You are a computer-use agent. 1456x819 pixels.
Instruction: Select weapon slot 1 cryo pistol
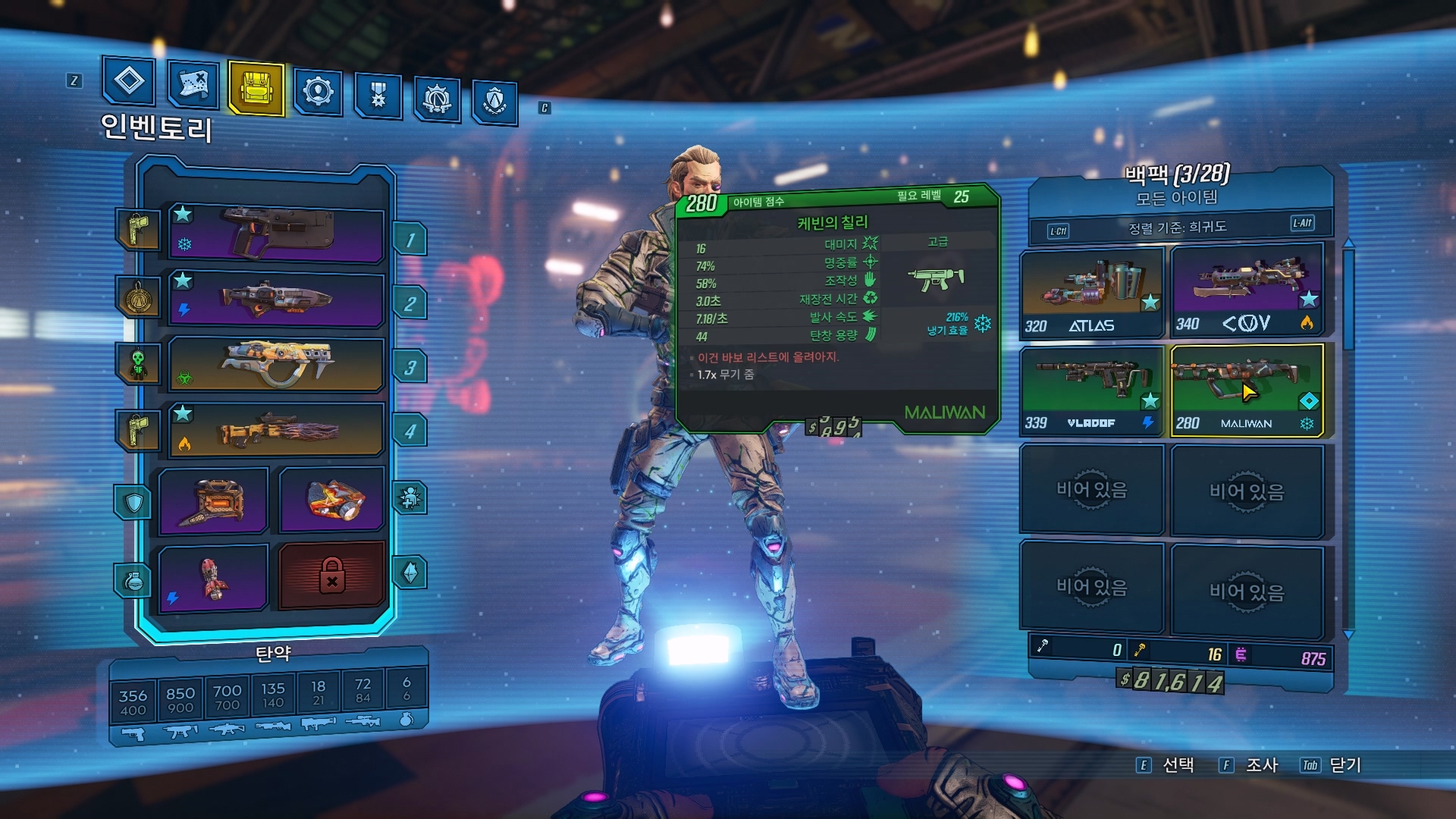tap(276, 233)
